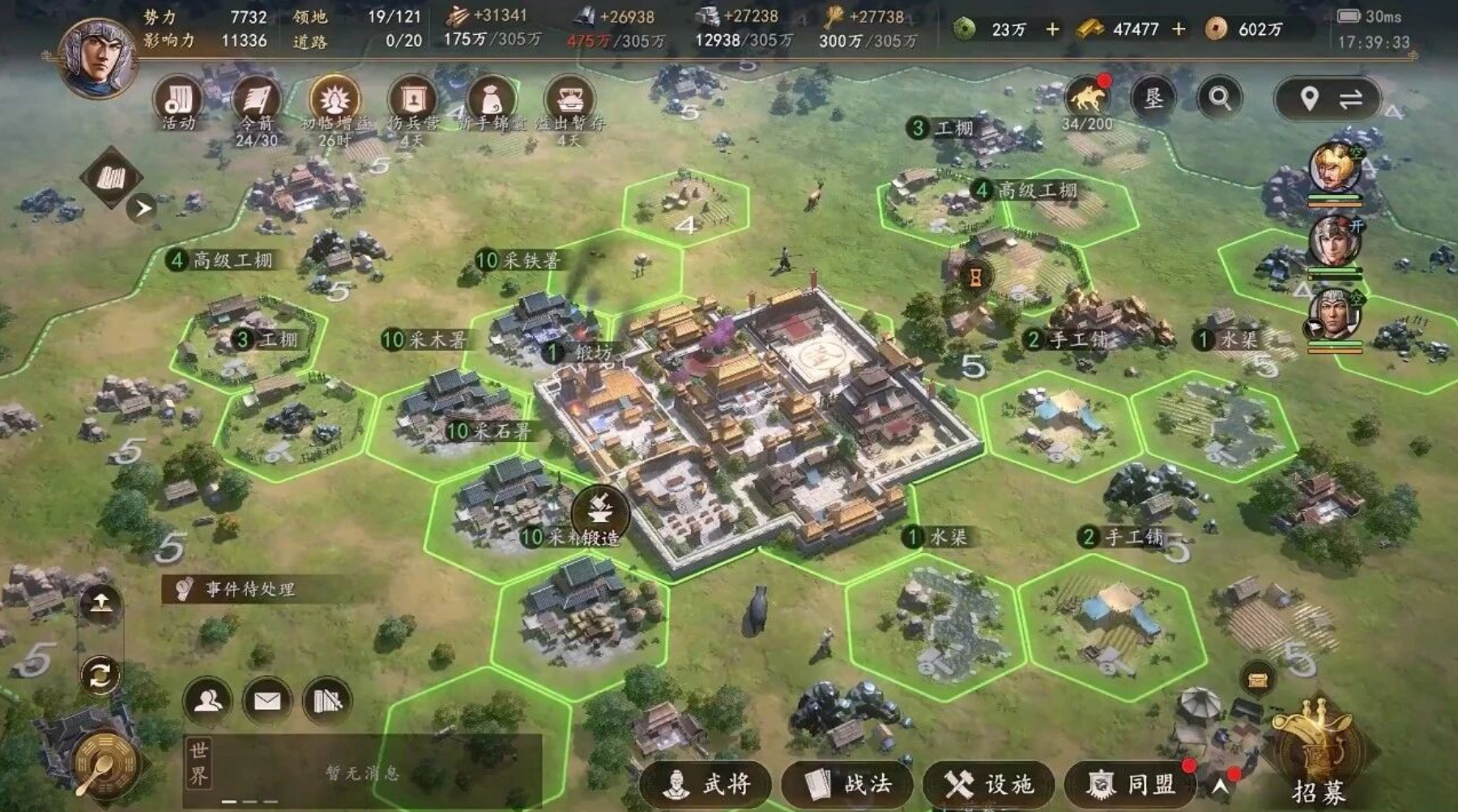Open the 设施 facilities menu
This screenshot has height=812, width=1458.
tap(988, 784)
